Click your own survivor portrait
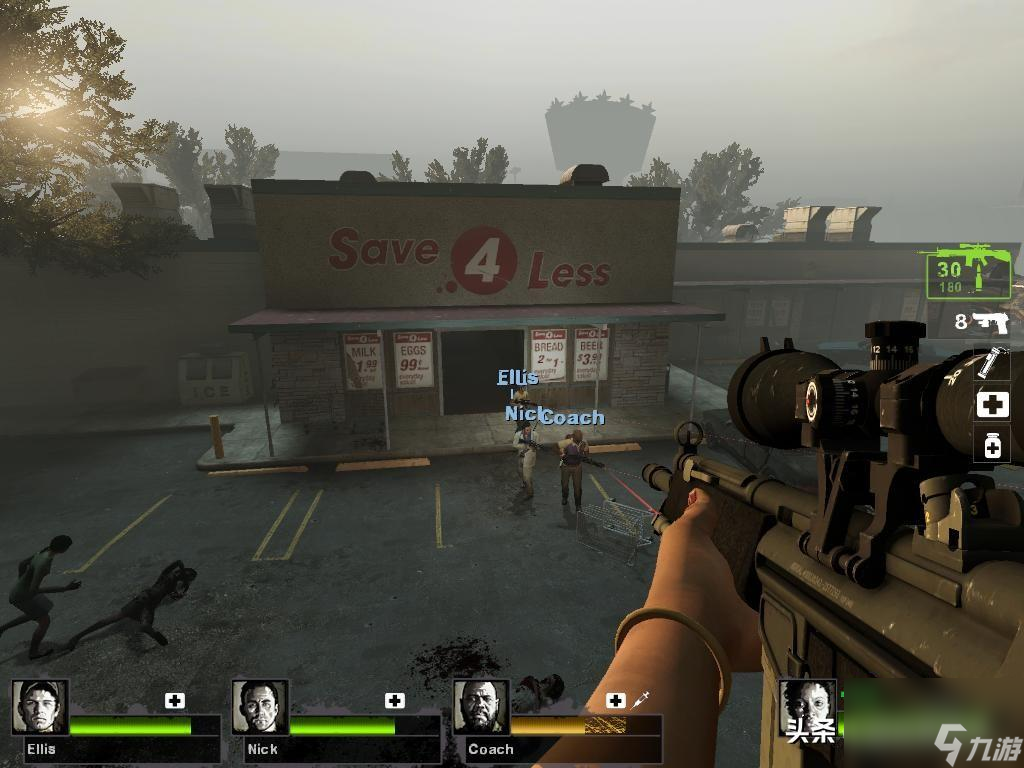Viewport: 1024px width, 768px height. pyautogui.click(x=806, y=708)
